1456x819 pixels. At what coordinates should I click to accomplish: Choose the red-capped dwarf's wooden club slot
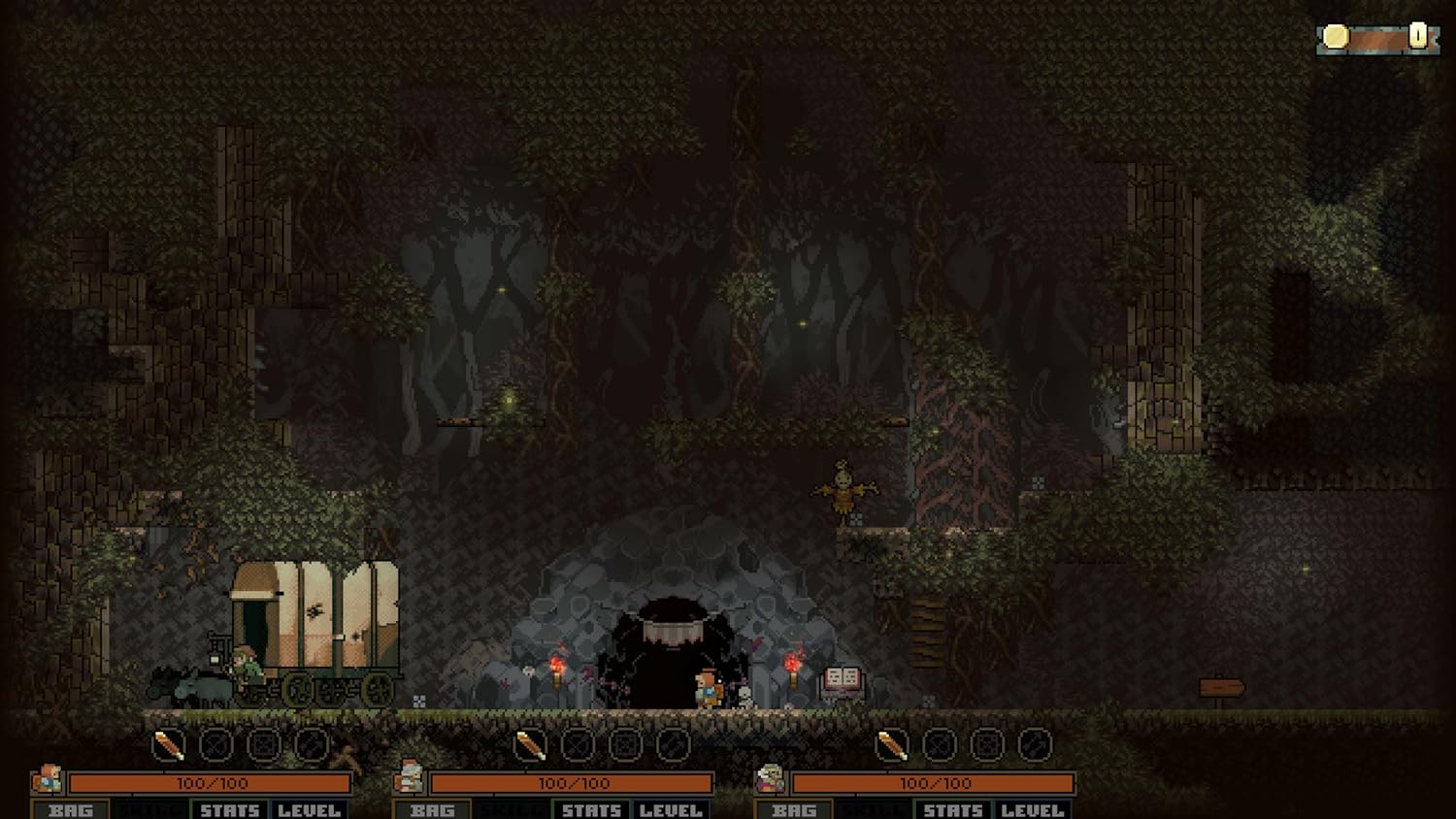point(530,745)
